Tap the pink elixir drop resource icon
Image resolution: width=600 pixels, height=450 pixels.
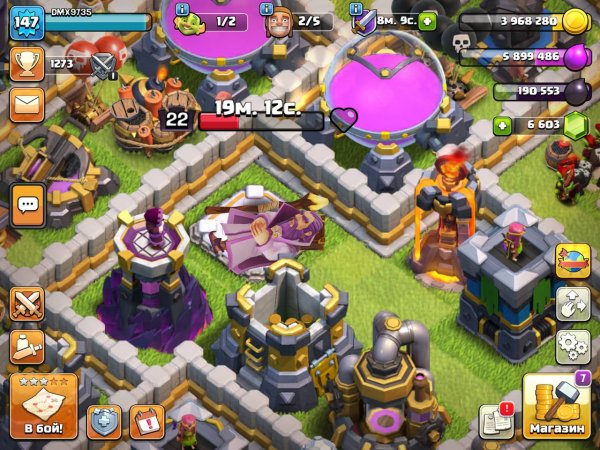[x=575, y=58]
